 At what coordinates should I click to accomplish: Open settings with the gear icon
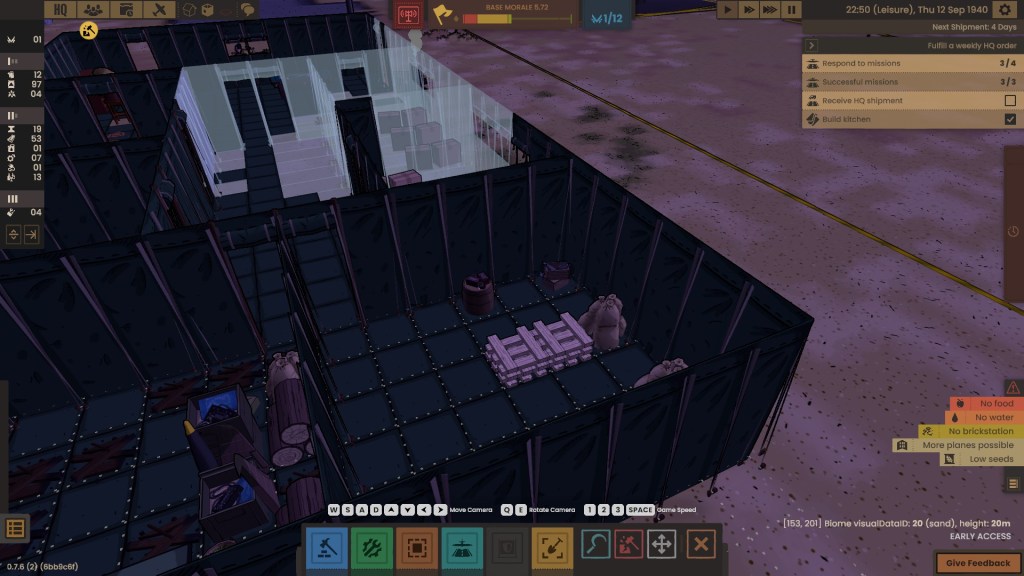coord(1005,10)
